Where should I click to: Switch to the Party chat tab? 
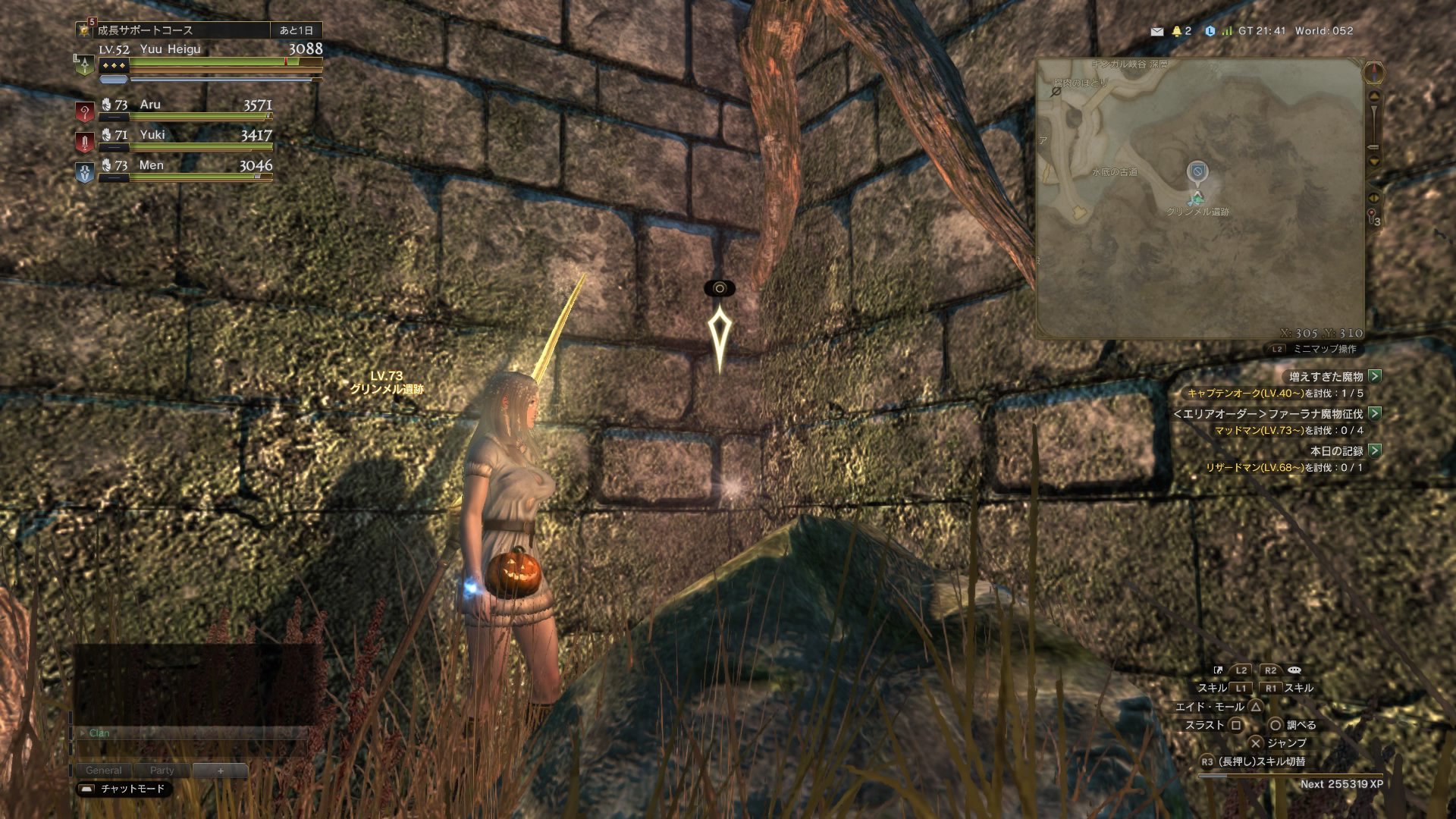point(162,770)
